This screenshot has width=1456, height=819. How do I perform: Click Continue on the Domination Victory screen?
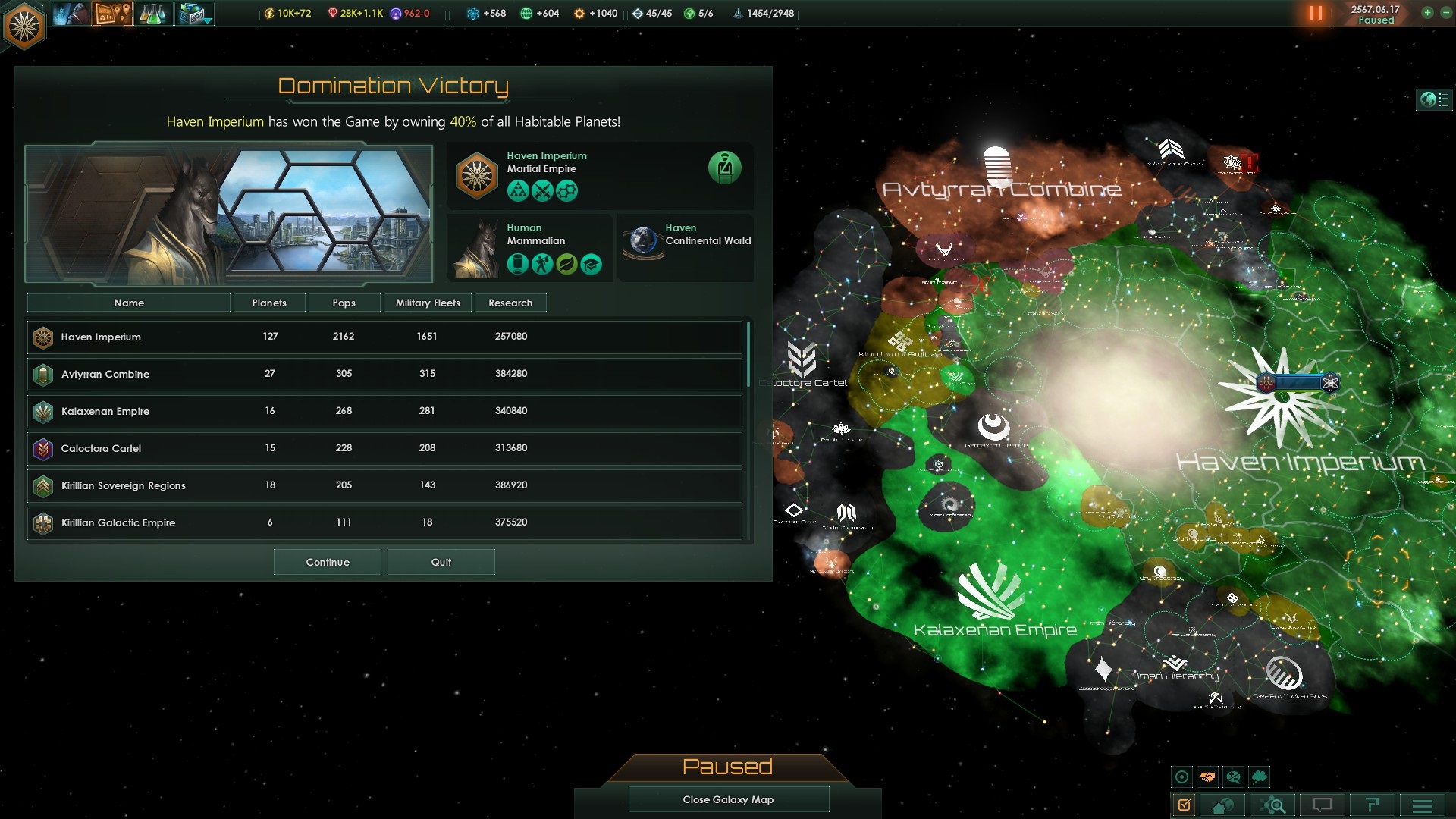(327, 562)
